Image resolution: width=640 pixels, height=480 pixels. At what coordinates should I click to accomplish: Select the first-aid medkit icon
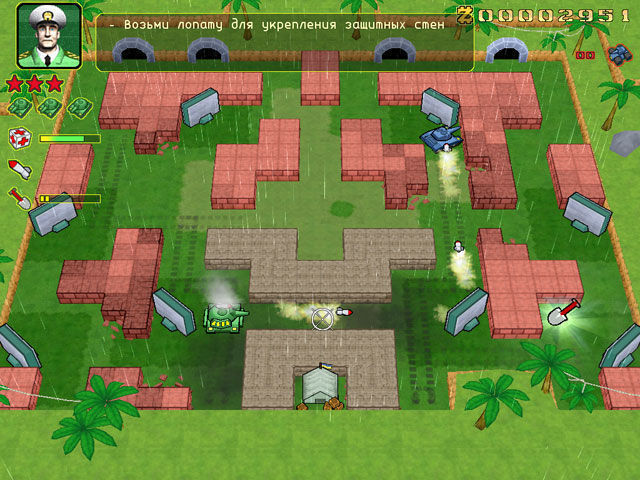18,138
